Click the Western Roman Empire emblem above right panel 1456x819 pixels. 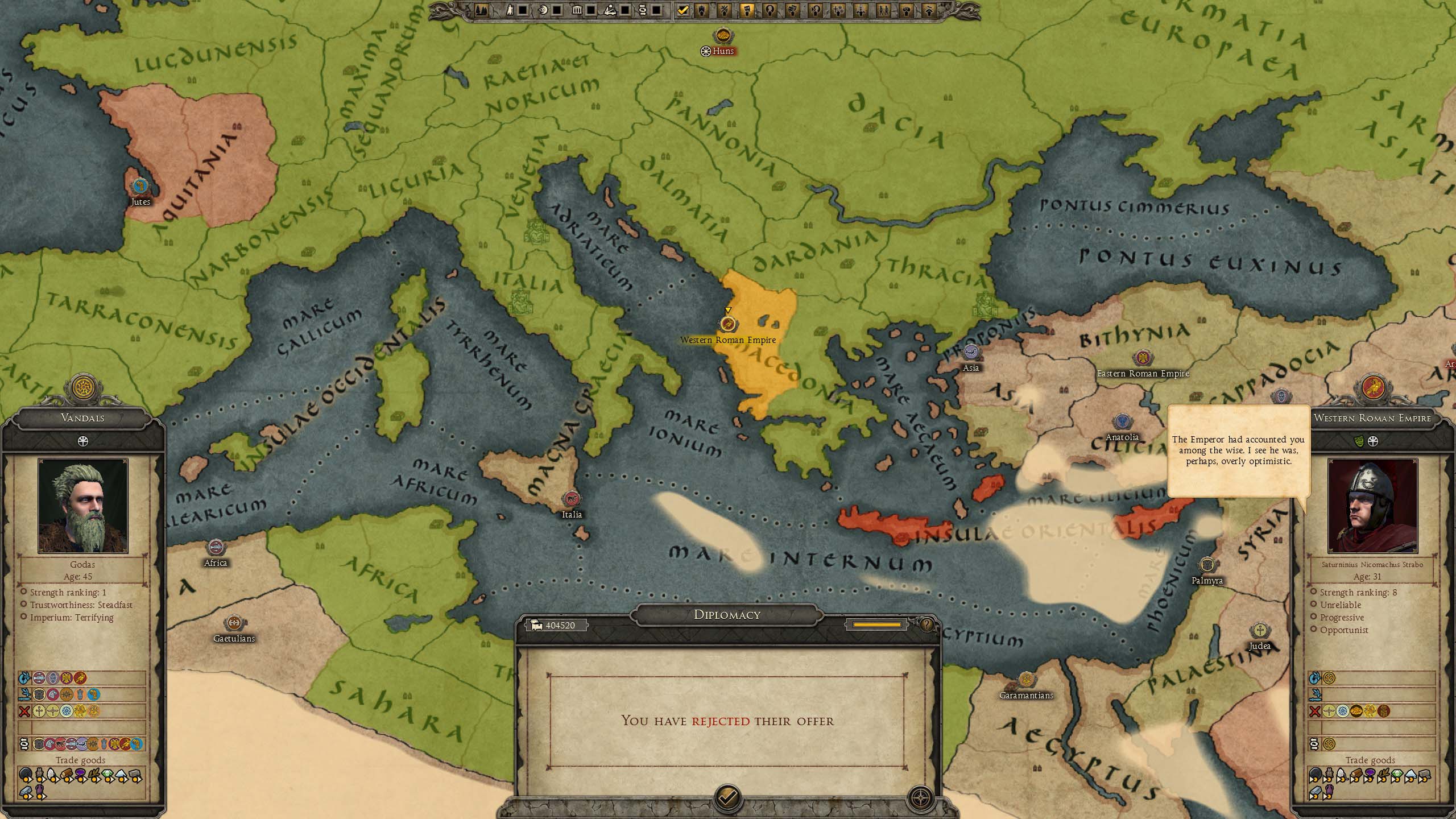point(1373,387)
